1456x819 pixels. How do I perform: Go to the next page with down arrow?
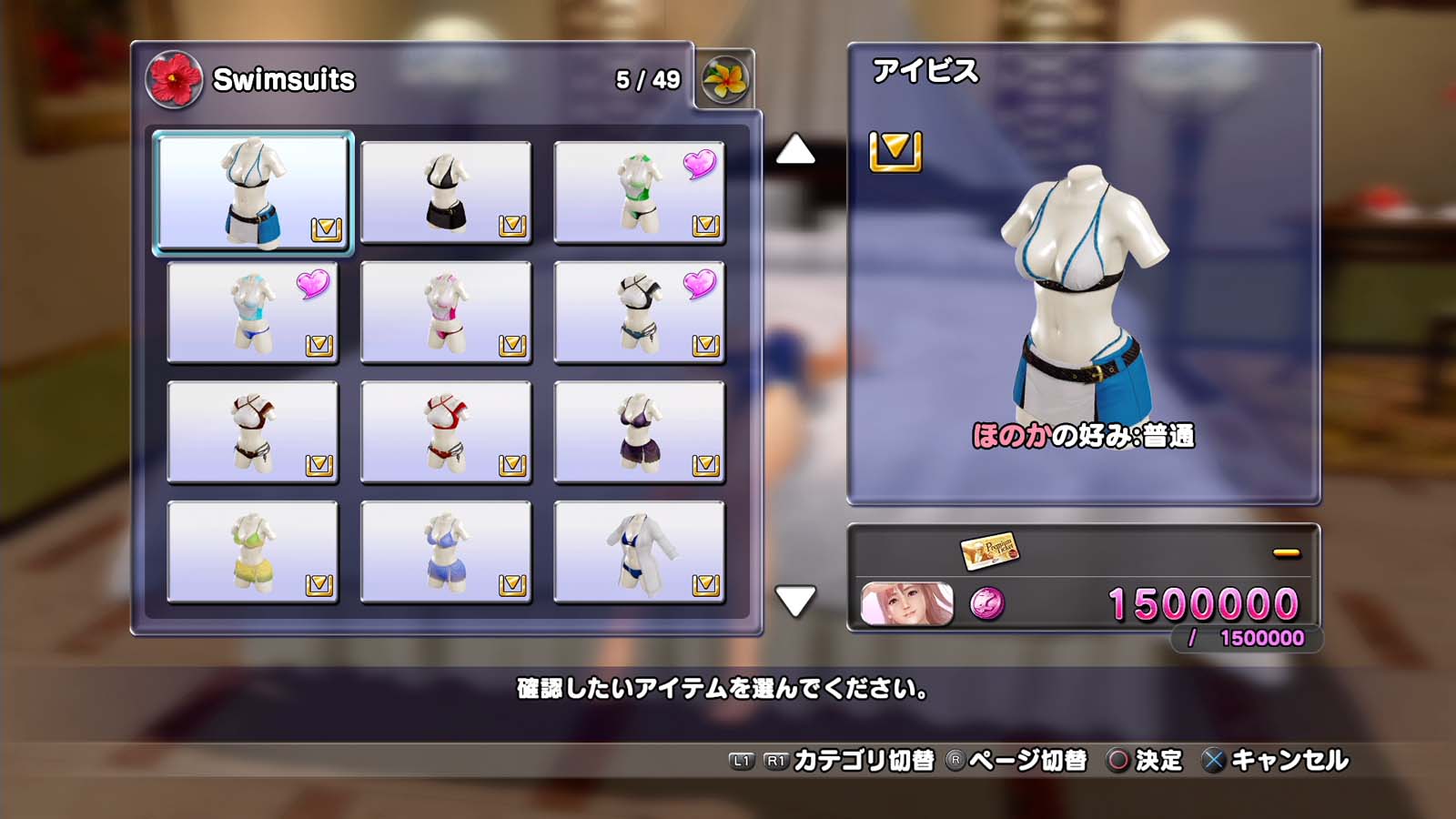[795, 601]
